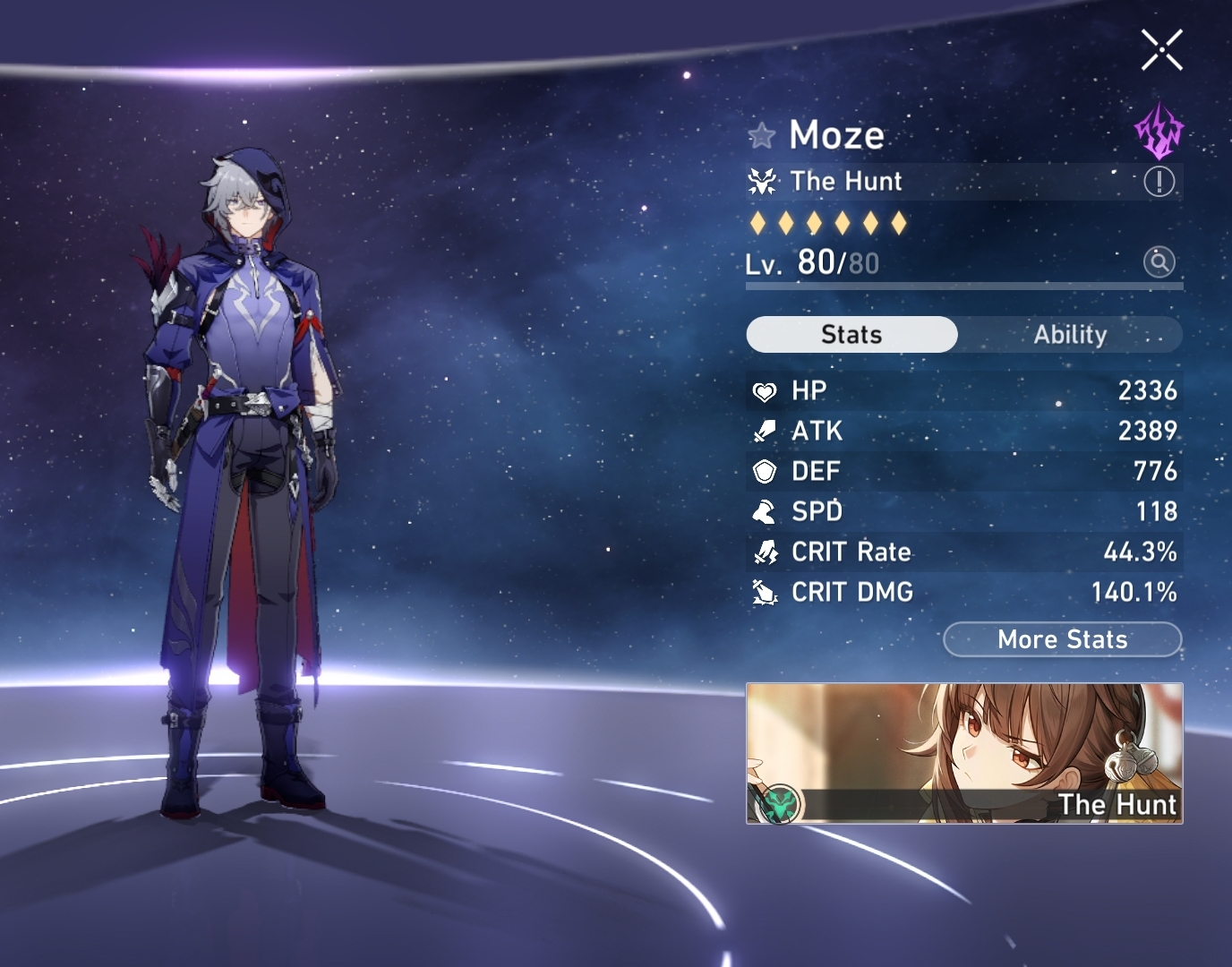Click the SPD boot icon in the stats panel
1232x967 pixels.
pyautogui.click(x=766, y=511)
